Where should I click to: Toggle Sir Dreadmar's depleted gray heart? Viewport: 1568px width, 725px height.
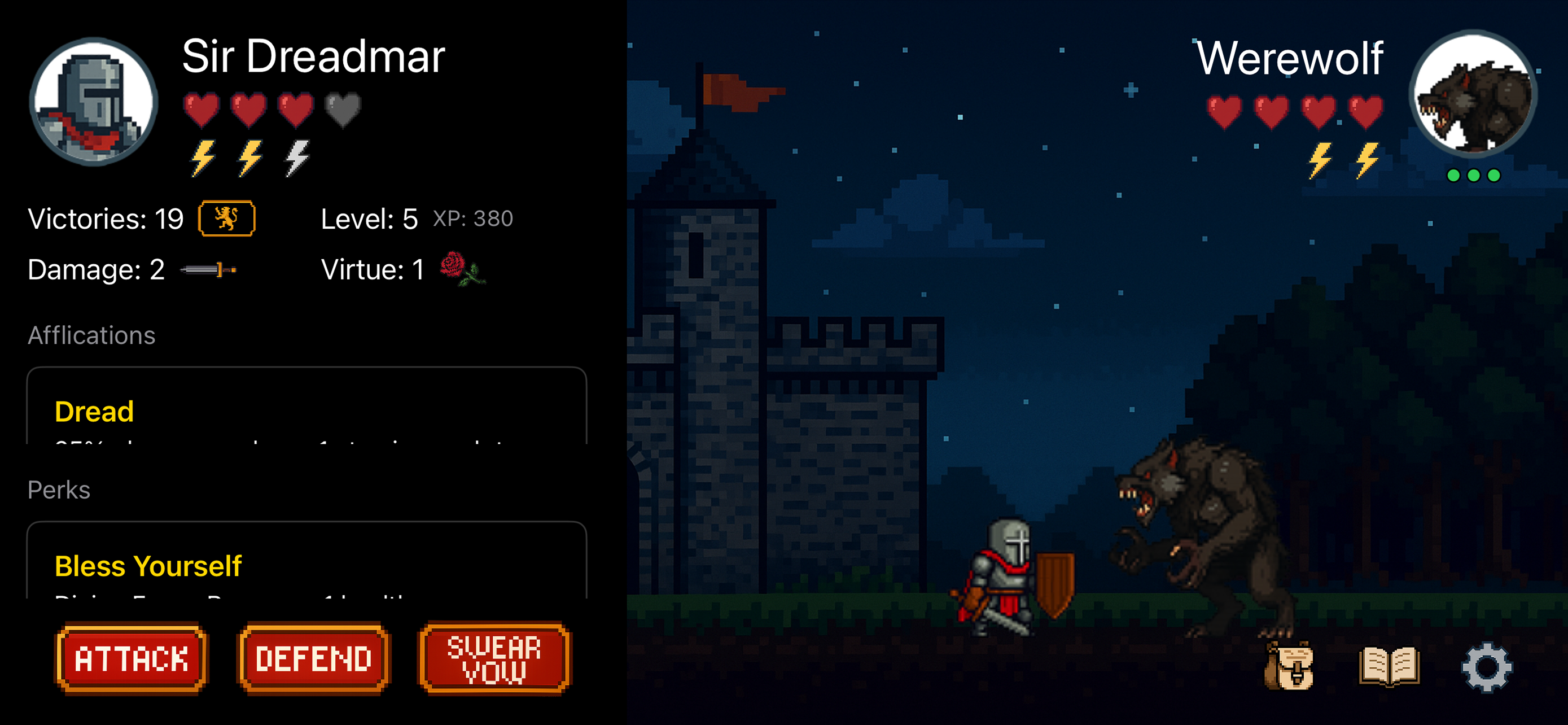(343, 110)
